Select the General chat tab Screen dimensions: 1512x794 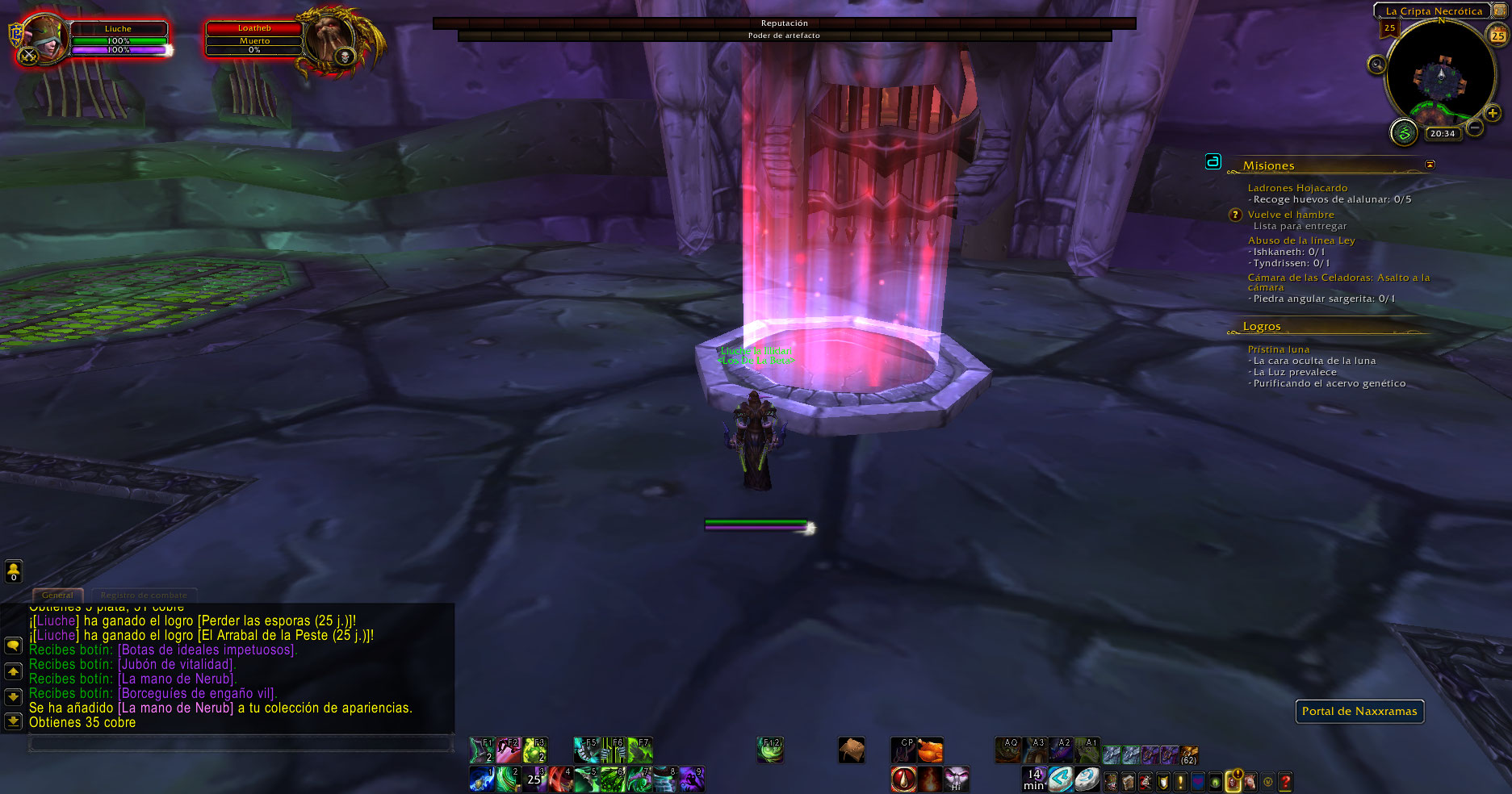(57, 595)
